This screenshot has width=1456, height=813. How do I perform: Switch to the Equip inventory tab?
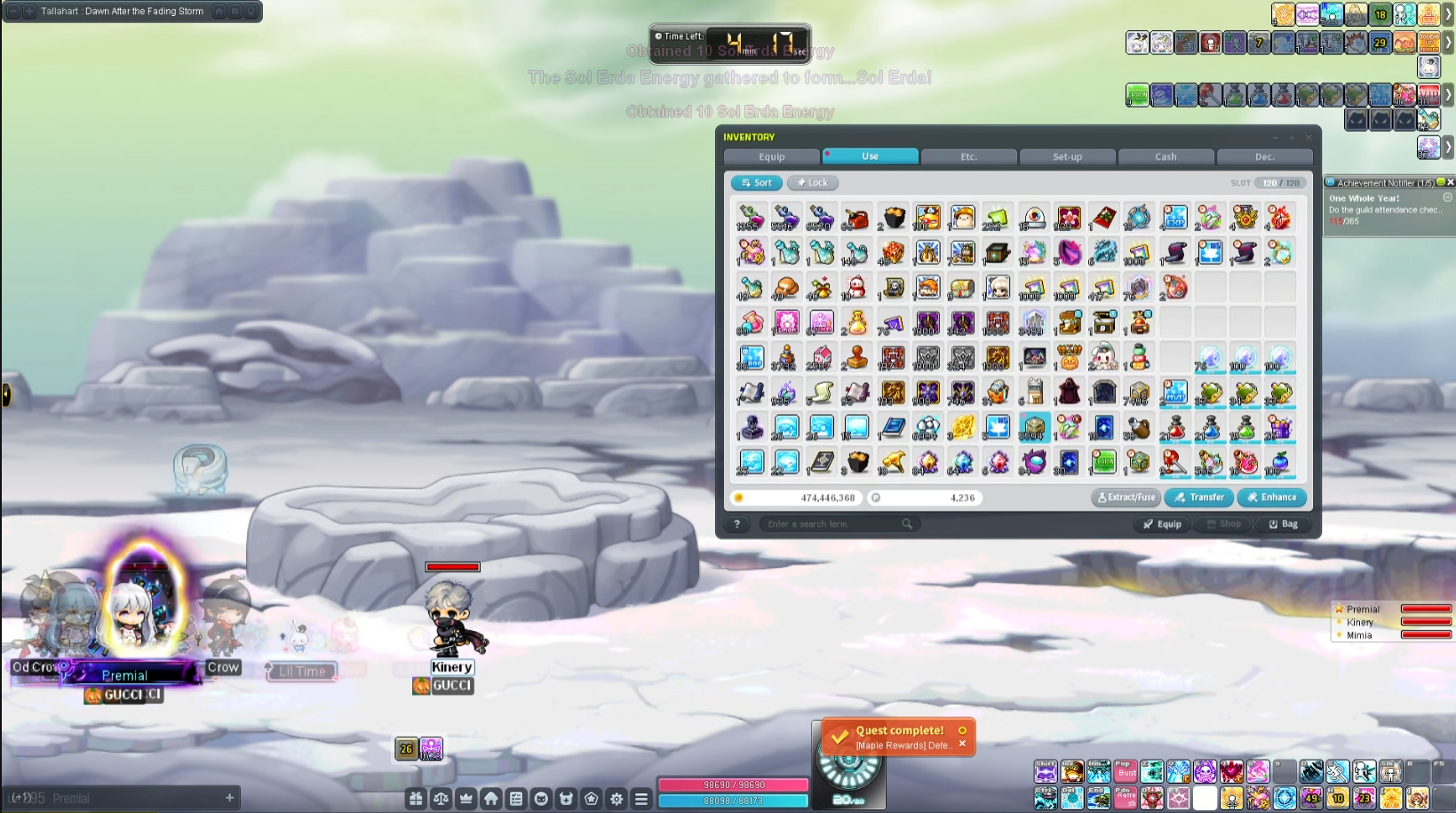coord(771,157)
